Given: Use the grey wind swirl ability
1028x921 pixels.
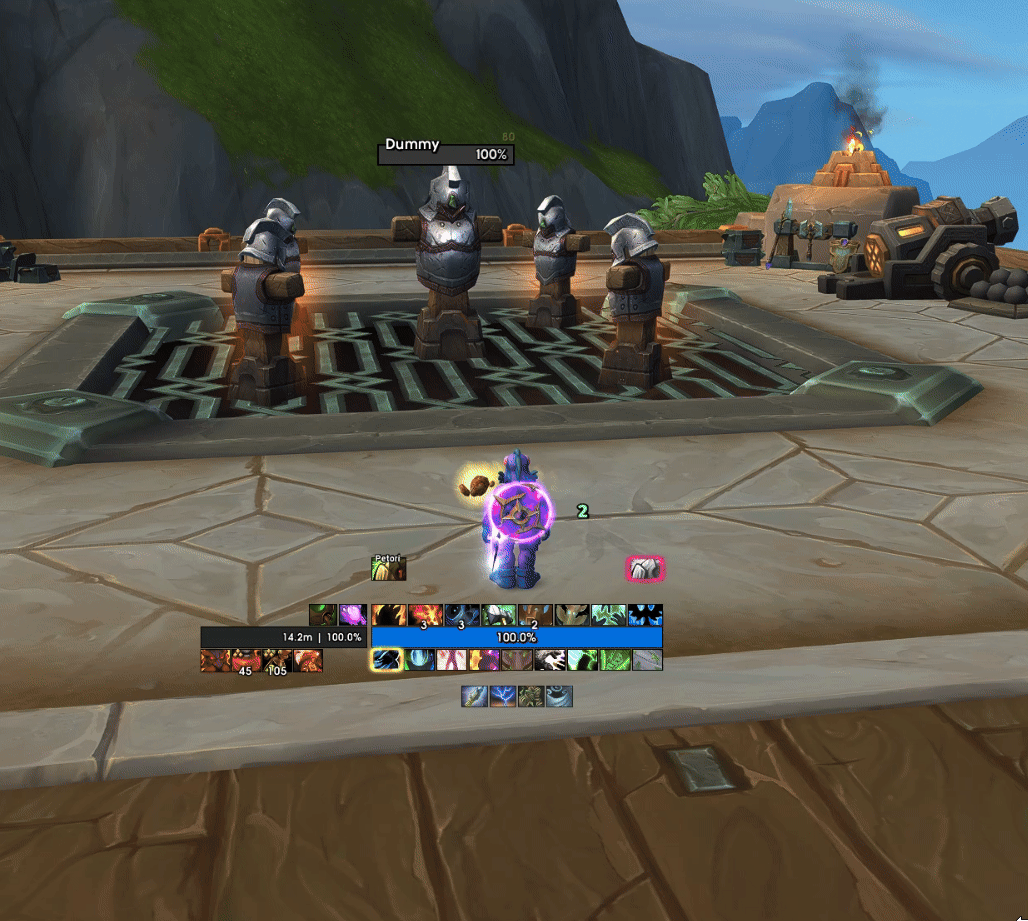Looking at the screenshot, I should click(558, 696).
